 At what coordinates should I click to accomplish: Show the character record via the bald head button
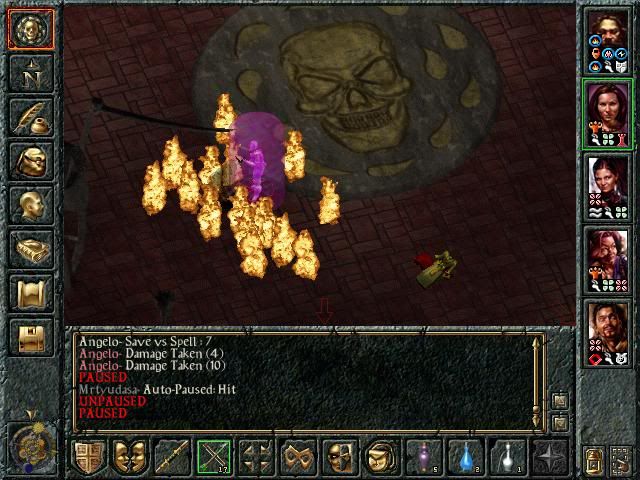(30, 206)
